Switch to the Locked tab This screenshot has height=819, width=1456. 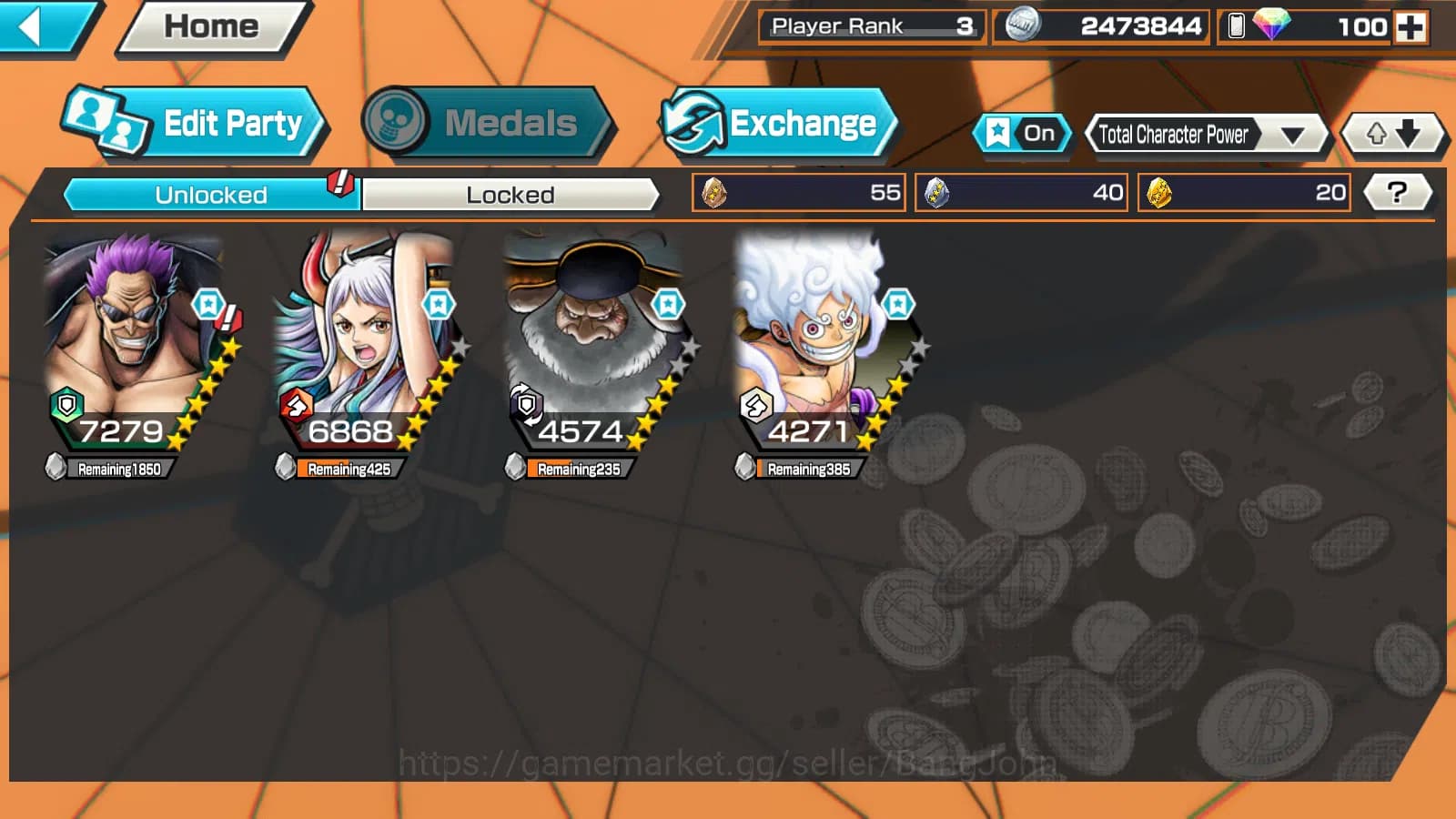tap(511, 194)
